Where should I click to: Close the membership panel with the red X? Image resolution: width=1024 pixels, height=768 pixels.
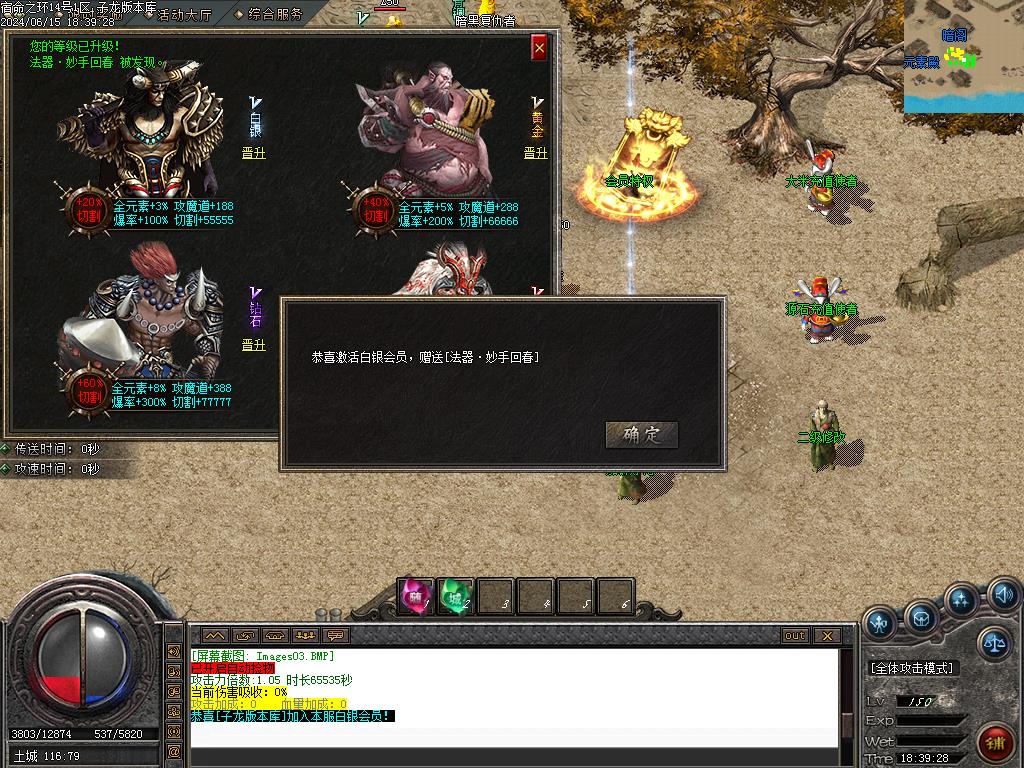tap(539, 47)
